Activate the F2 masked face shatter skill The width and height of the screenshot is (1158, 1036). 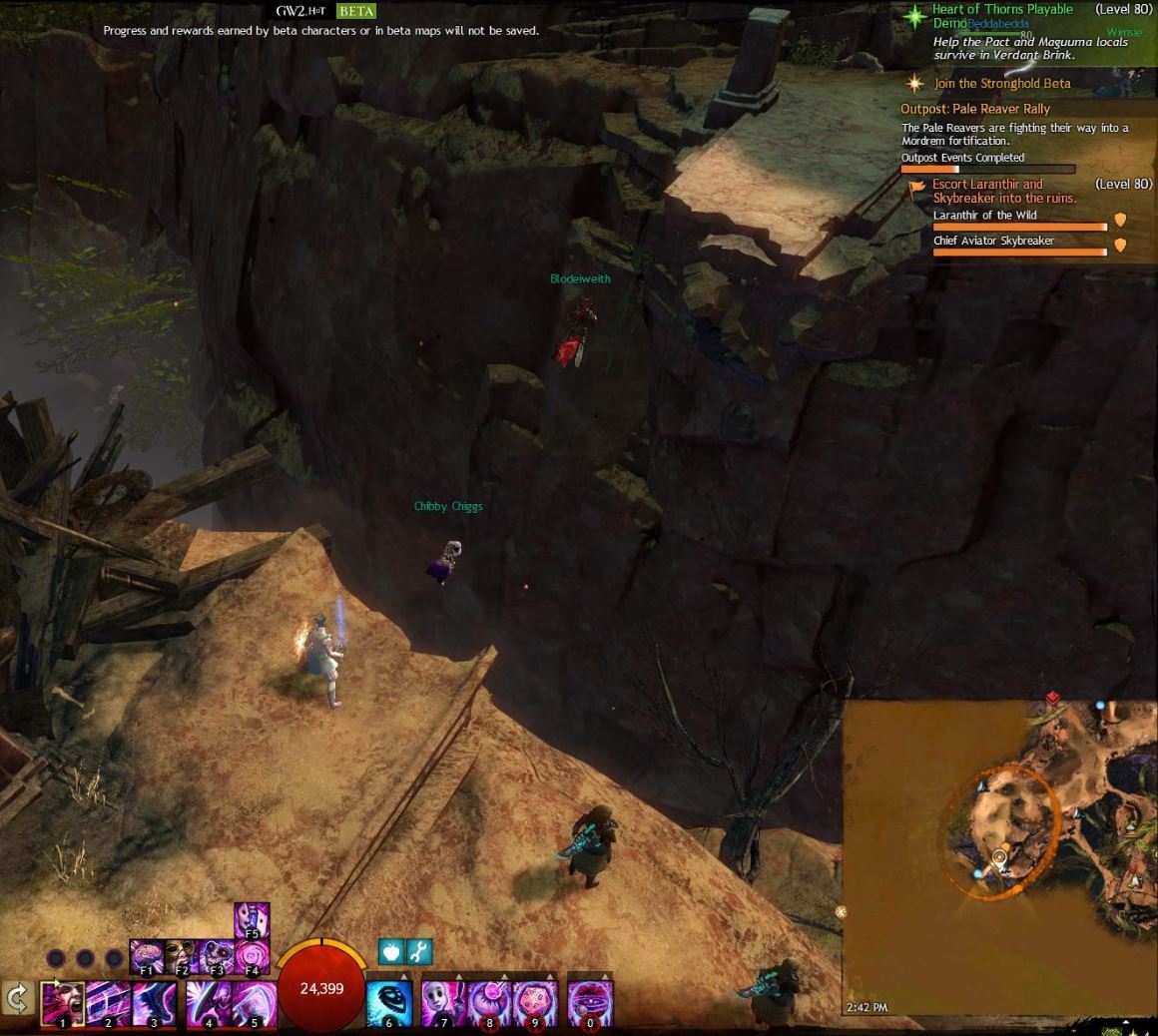pos(182,956)
